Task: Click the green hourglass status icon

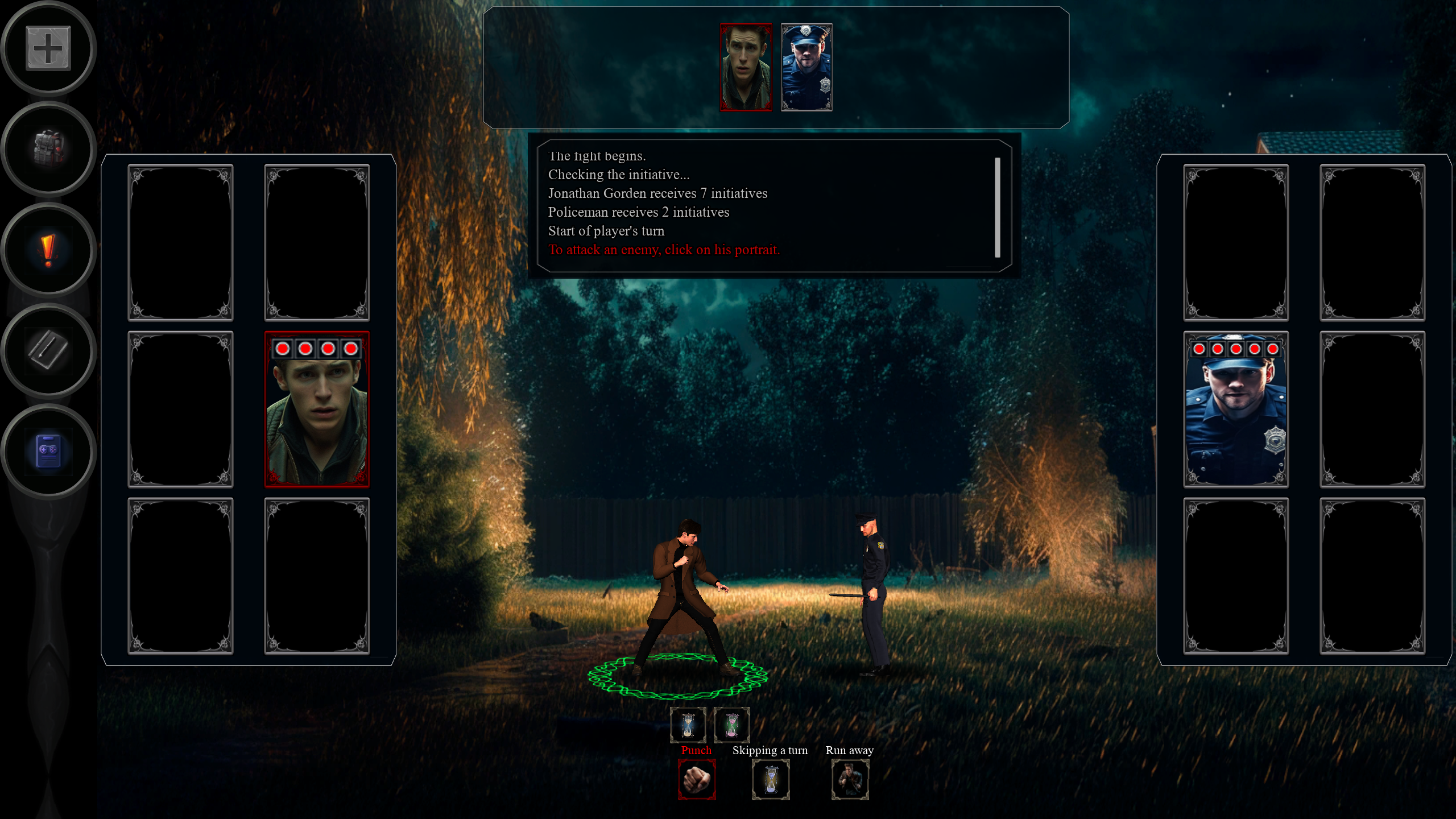Action: tap(732, 725)
